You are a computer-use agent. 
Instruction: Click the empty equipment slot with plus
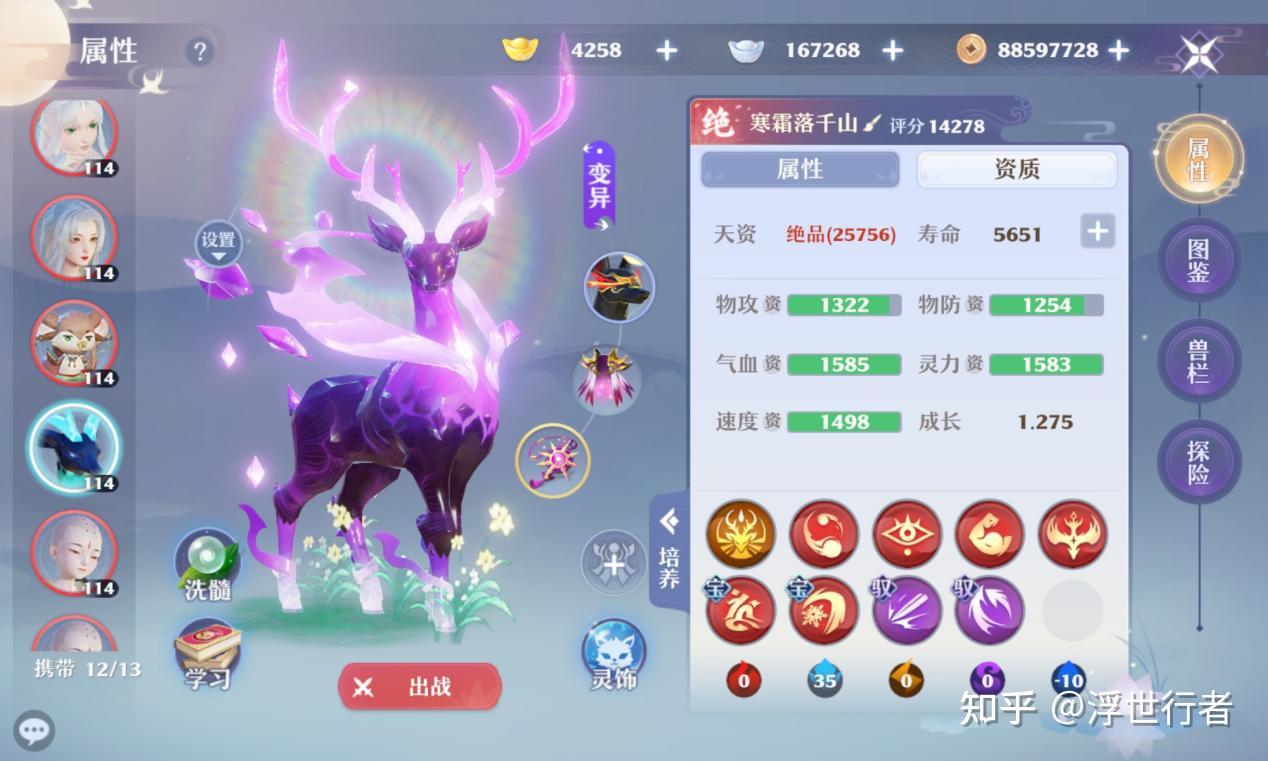613,563
